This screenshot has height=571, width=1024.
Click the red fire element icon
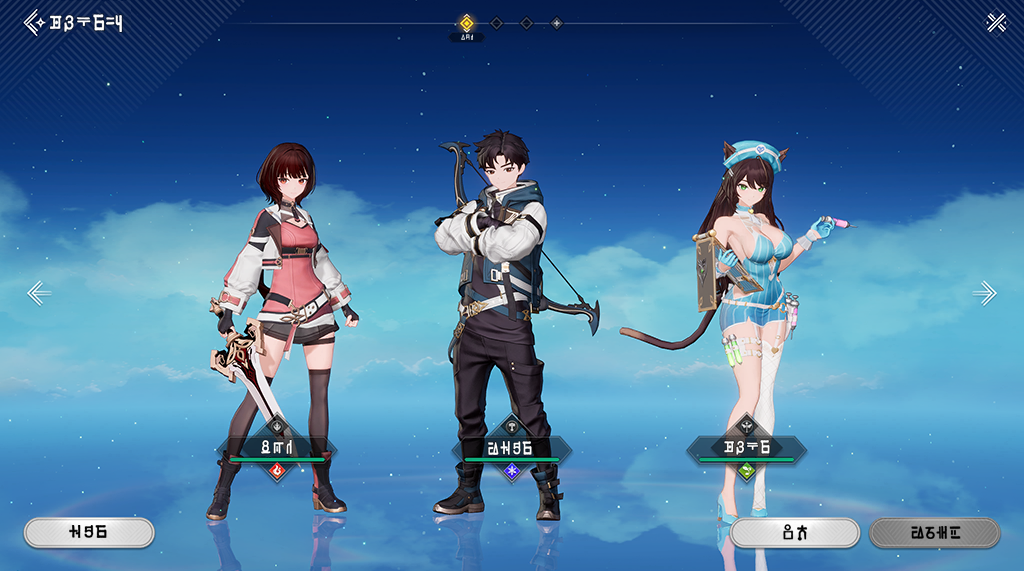pyautogui.click(x=277, y=469)
